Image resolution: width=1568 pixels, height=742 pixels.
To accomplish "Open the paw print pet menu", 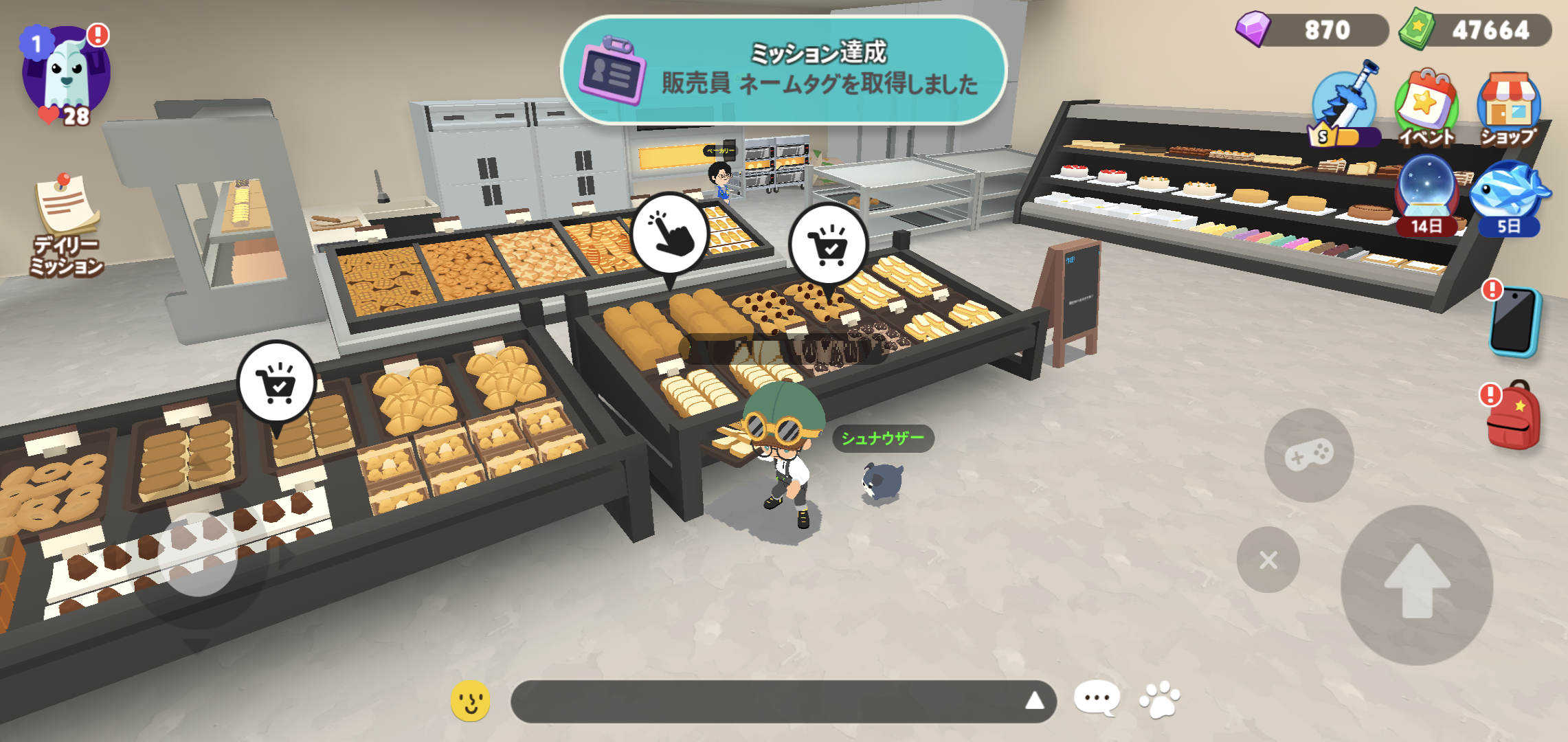I will point(1160,699).
